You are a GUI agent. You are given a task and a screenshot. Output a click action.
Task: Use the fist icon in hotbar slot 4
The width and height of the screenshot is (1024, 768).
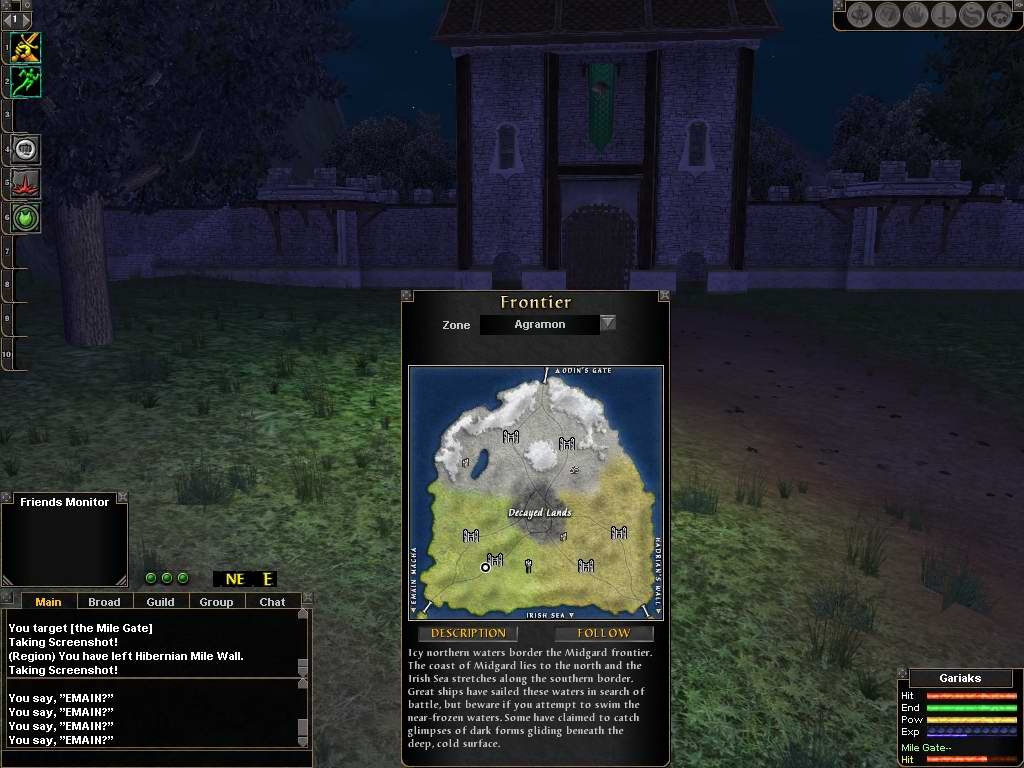[x=26, y=150]
